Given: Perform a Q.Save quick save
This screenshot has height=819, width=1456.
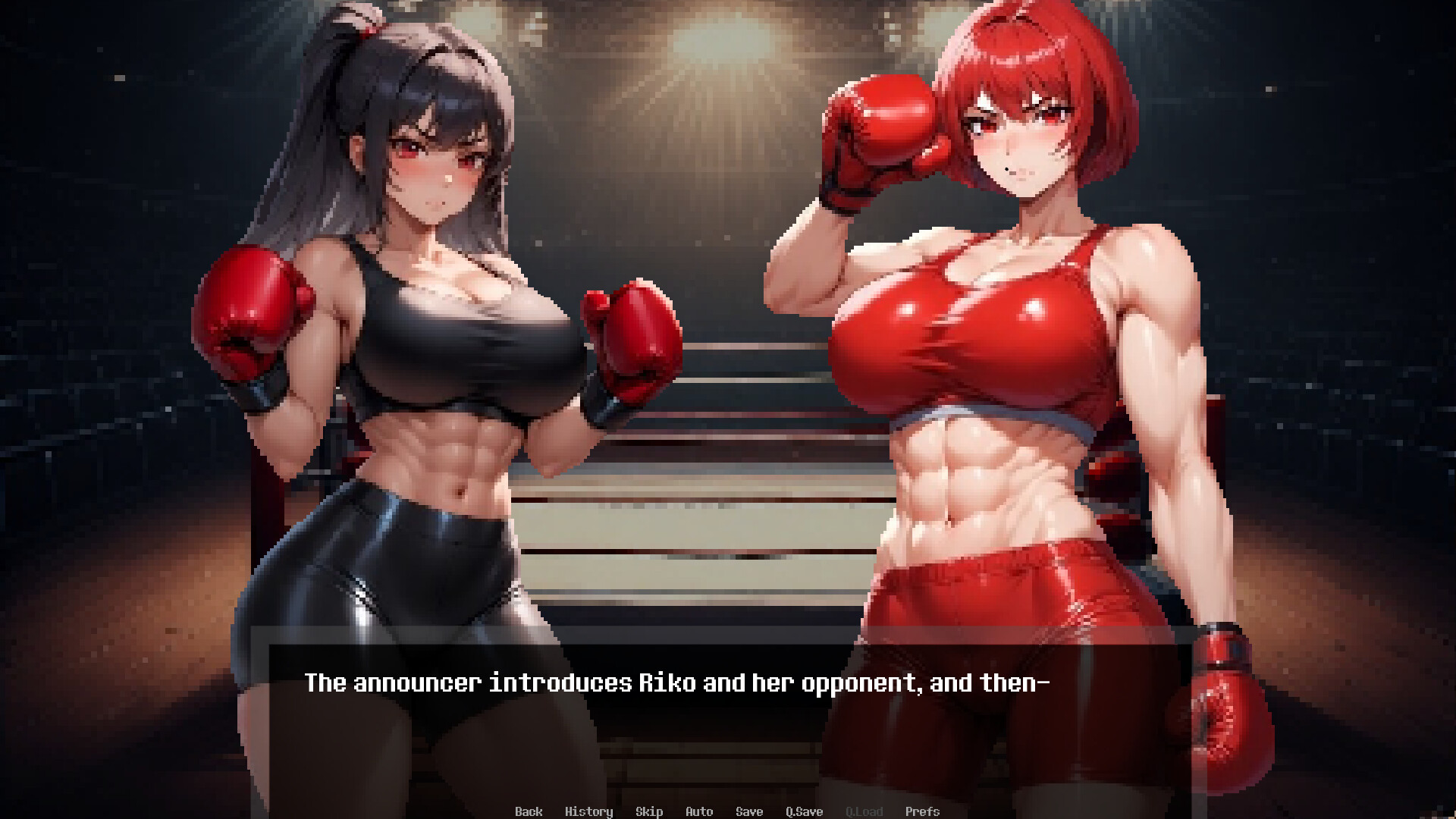Looking at the screenshot, I should [804, 811].
